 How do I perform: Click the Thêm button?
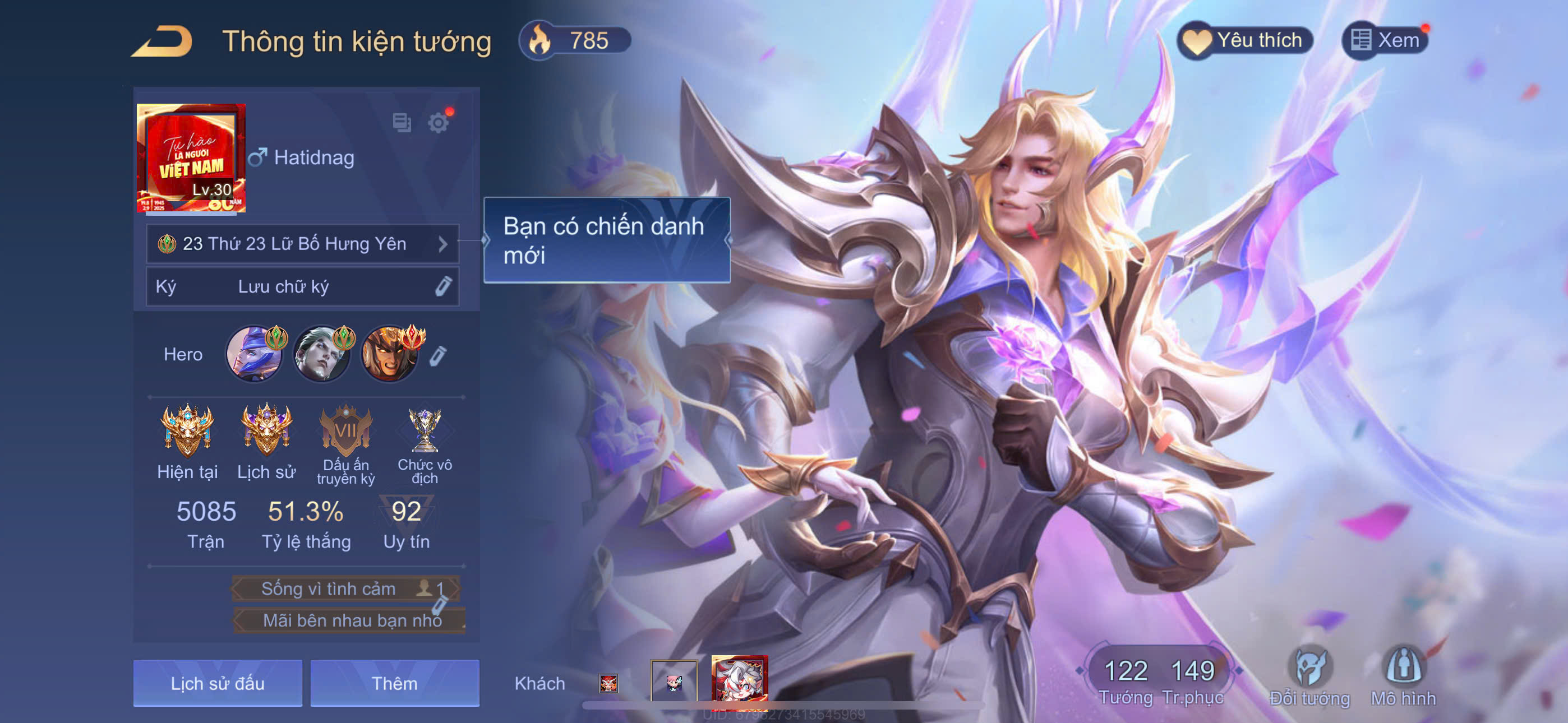tap(394, 683)
